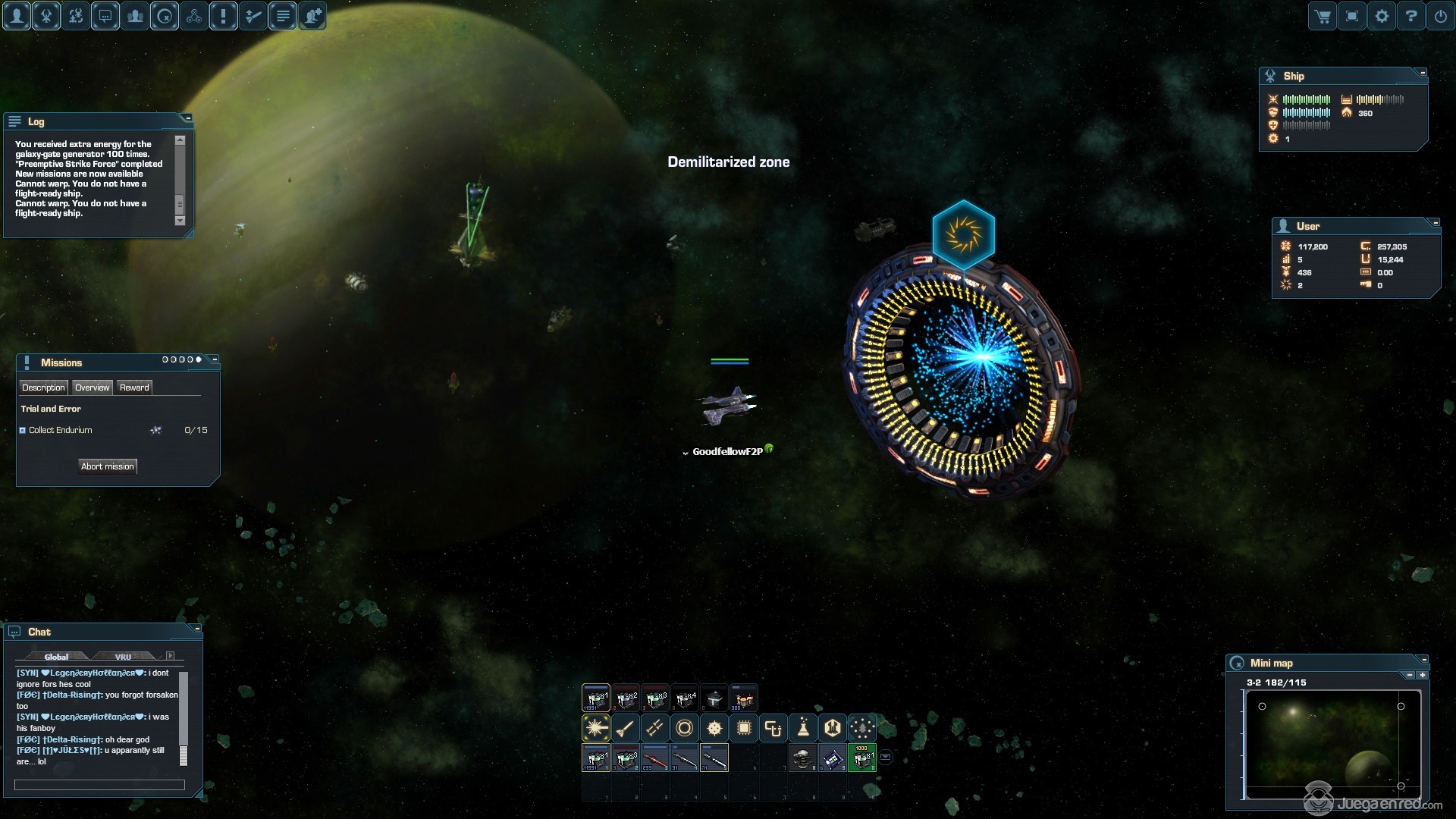Use the red rocket in slot 3
The height and width of the screenshot is (819, 1456).
[655, 758]
